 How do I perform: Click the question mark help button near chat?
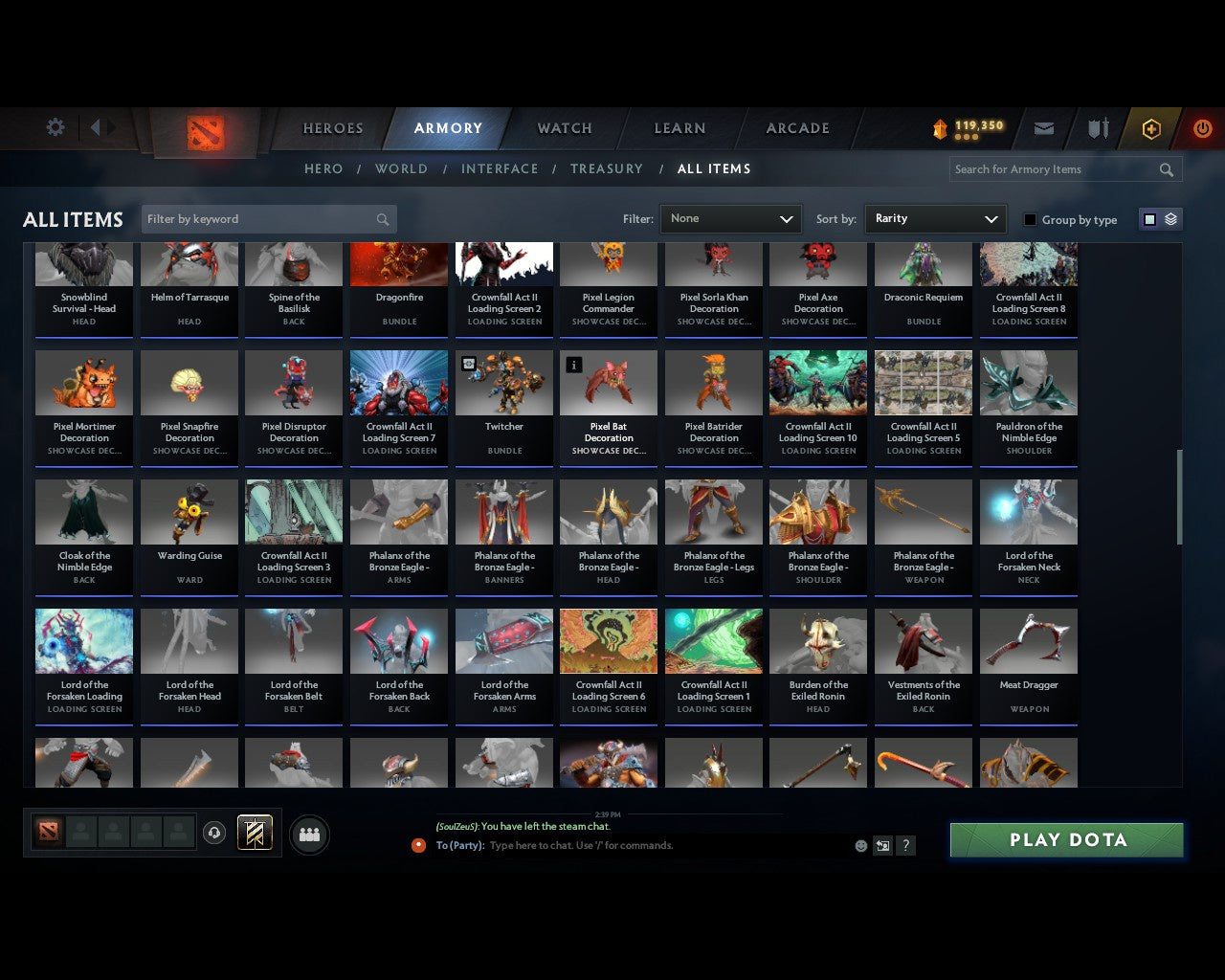click(x=905, y=846)
